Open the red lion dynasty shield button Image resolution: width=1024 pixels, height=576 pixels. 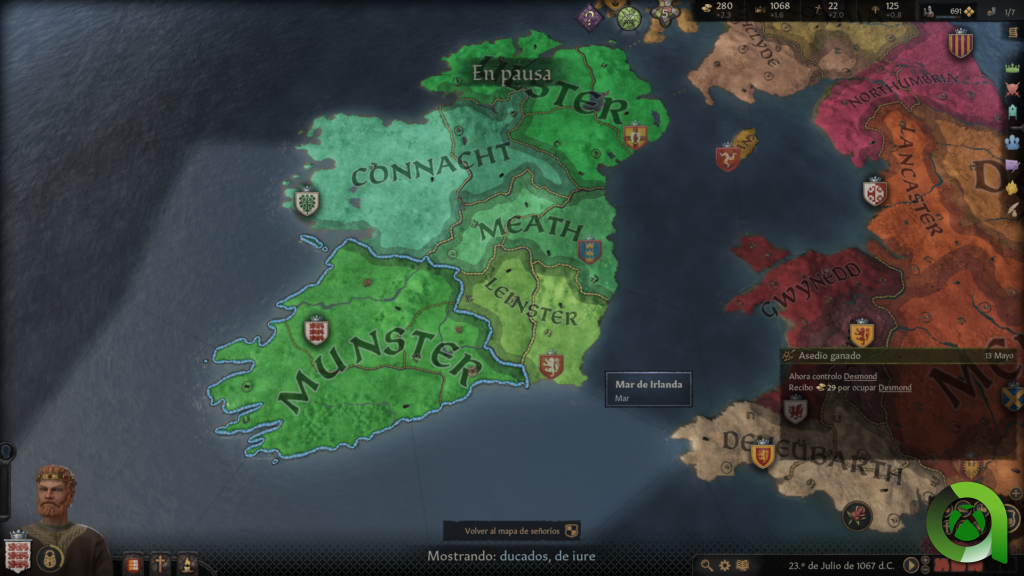point(133,565)
